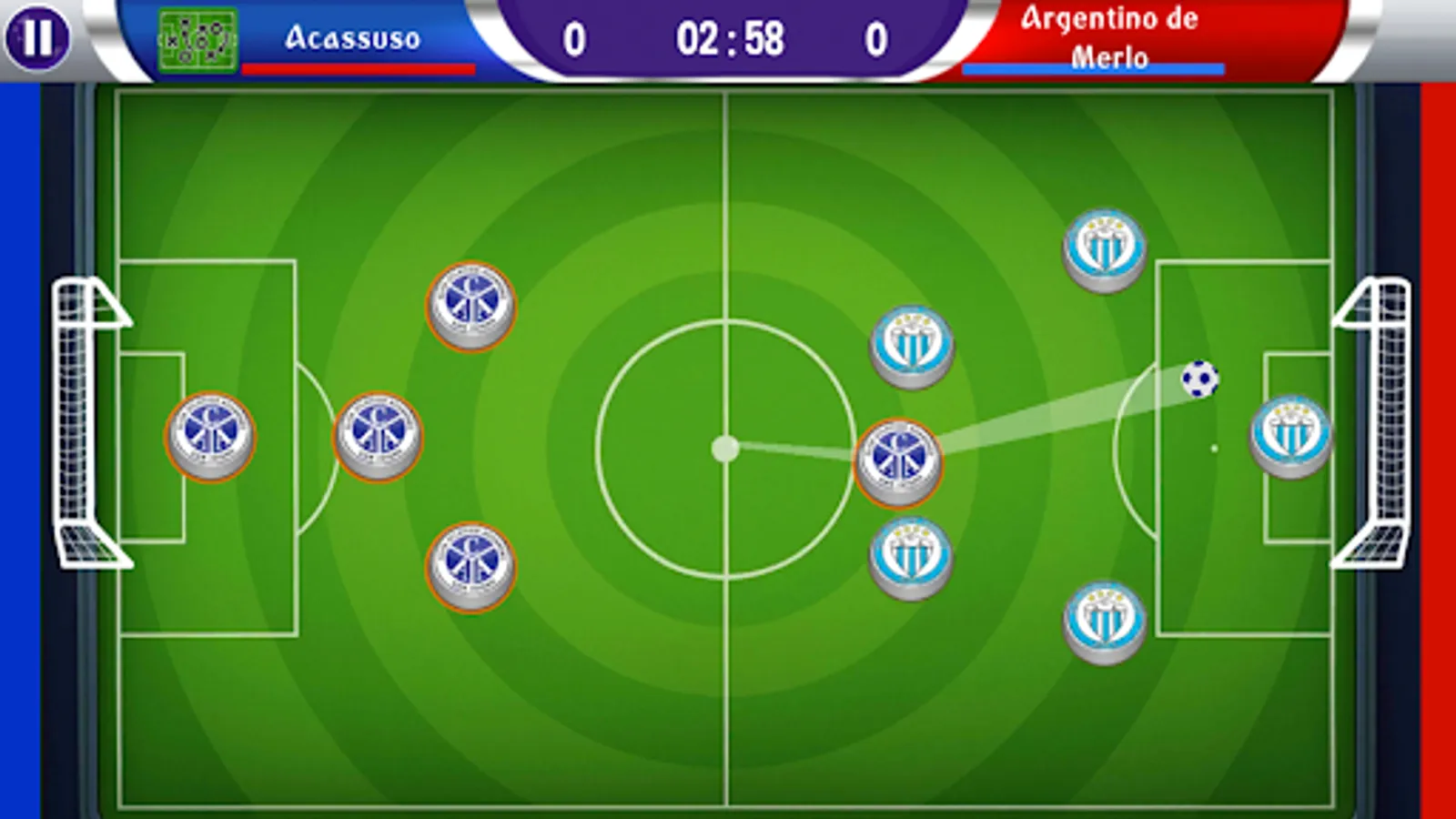Select the Argentino de Merlo goalkeeper cap

pos(1290,435)
